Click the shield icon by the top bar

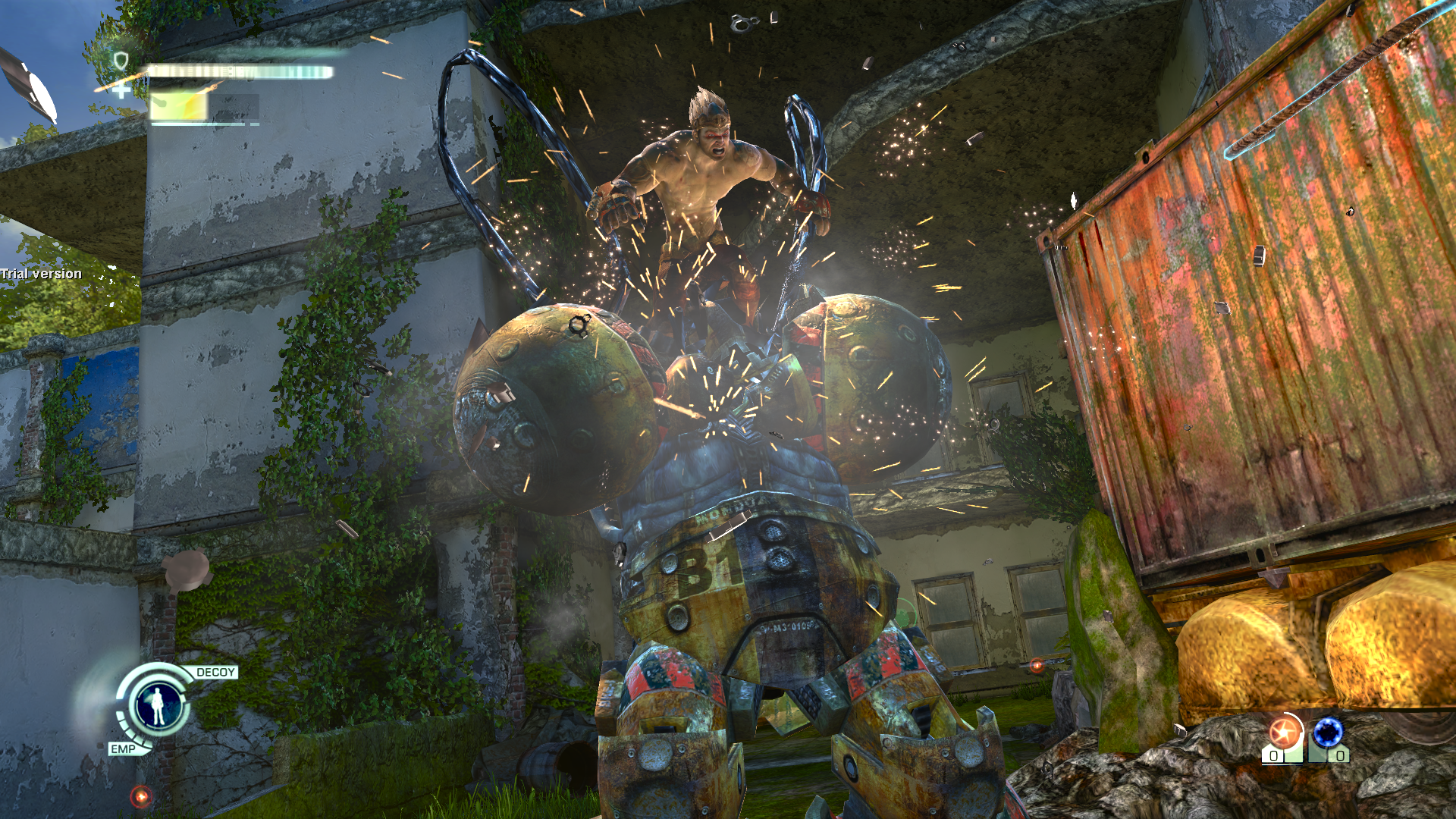(121, 60)
